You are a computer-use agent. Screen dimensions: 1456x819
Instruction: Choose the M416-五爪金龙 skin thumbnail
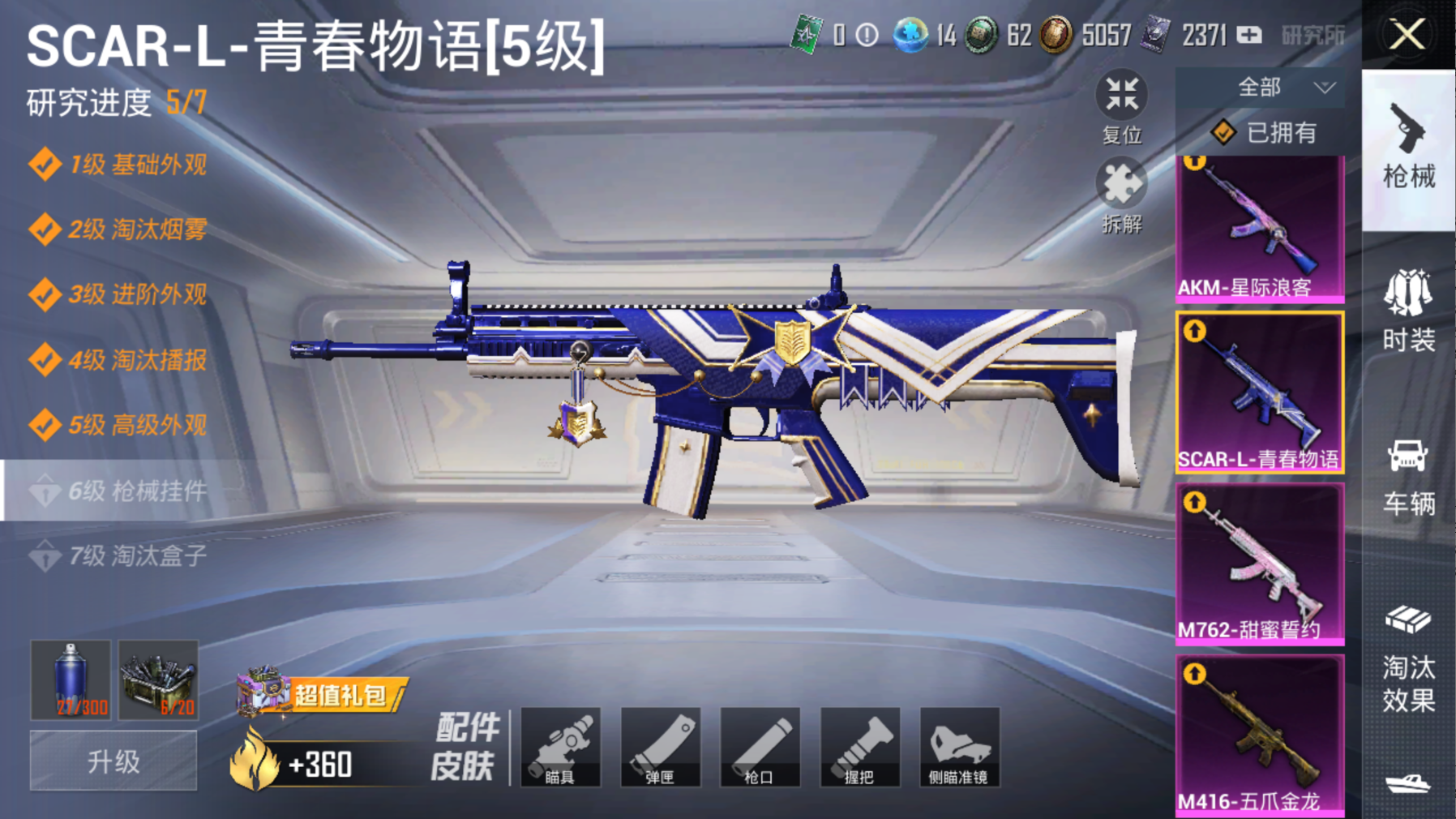1259,734
